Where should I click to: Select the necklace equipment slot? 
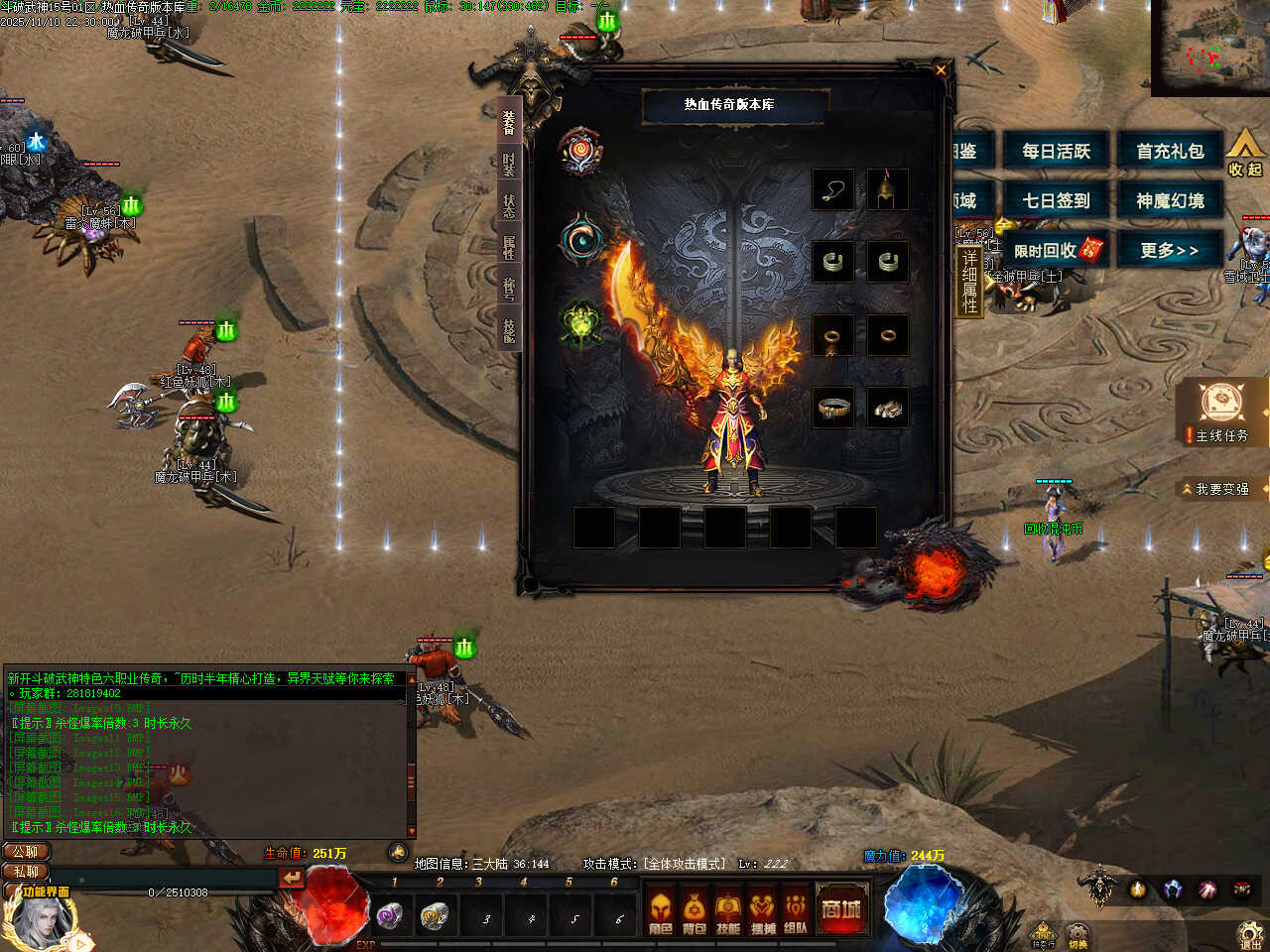(x=833, y=189)
